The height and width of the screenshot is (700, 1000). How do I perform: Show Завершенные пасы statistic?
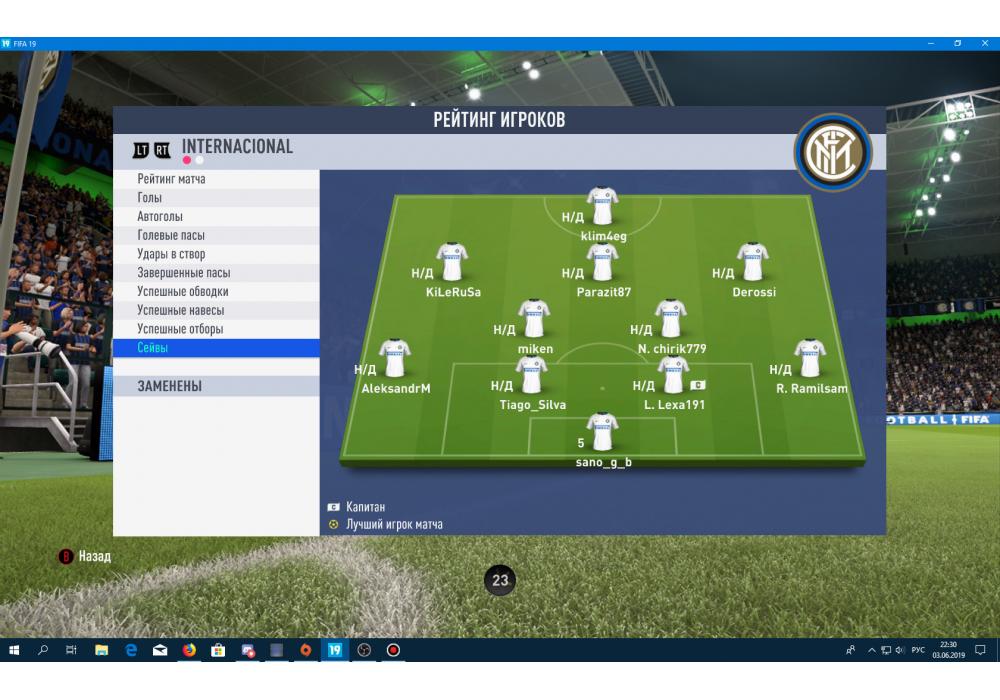point(216,273)
